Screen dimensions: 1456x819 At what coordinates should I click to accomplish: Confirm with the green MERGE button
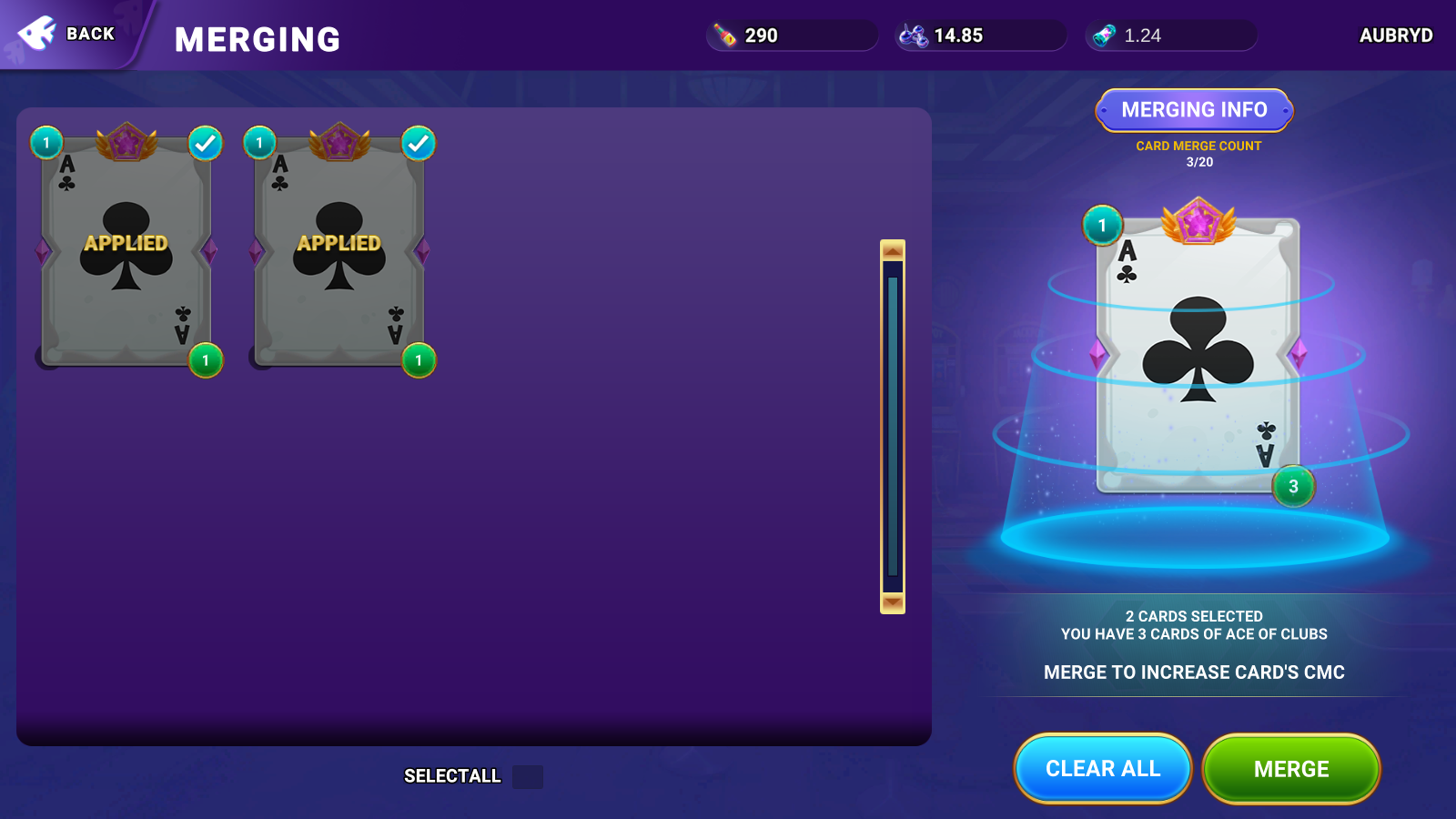click(x=1290, y=769)
